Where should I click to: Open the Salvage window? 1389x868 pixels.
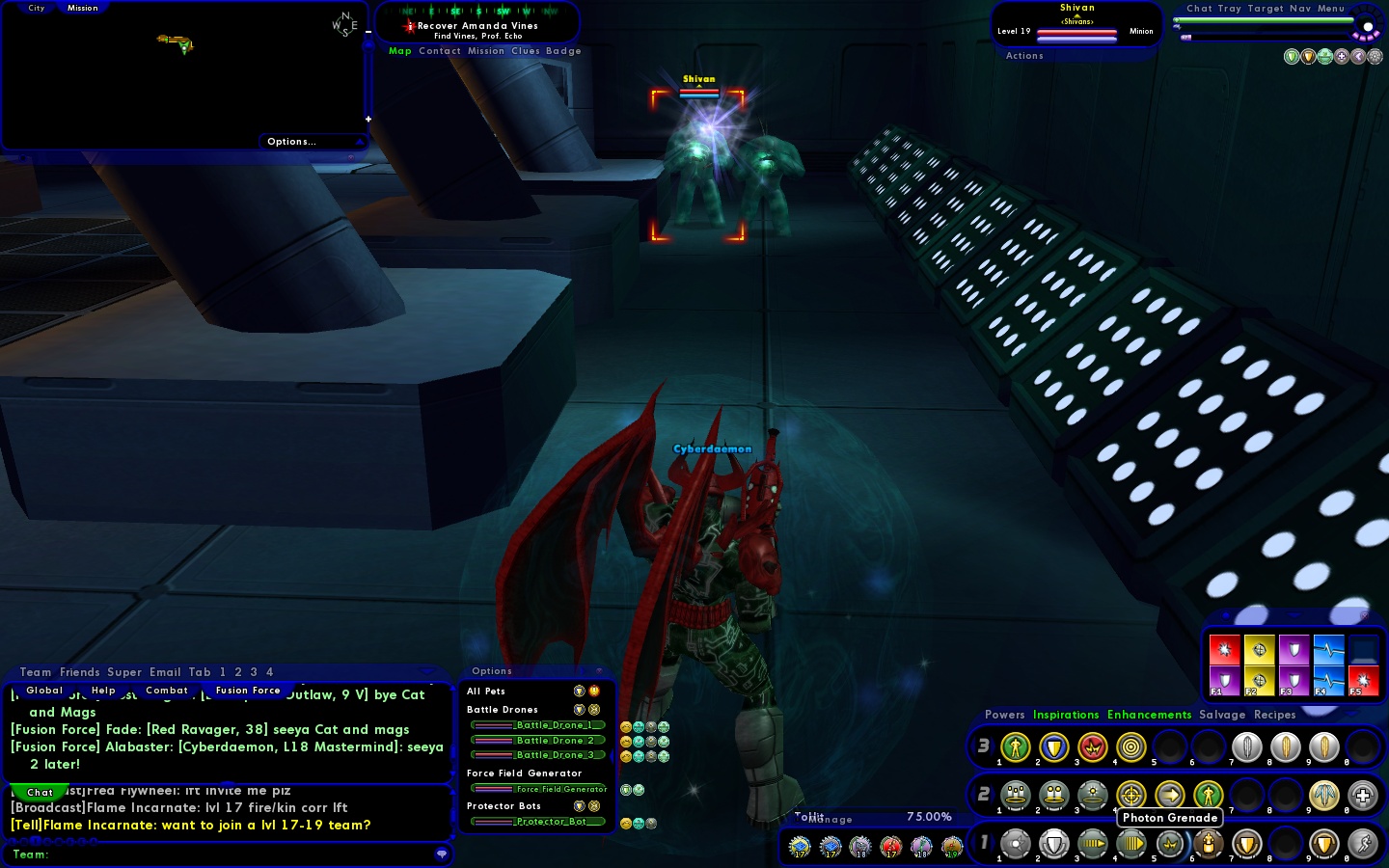(x=1222, y=715)
